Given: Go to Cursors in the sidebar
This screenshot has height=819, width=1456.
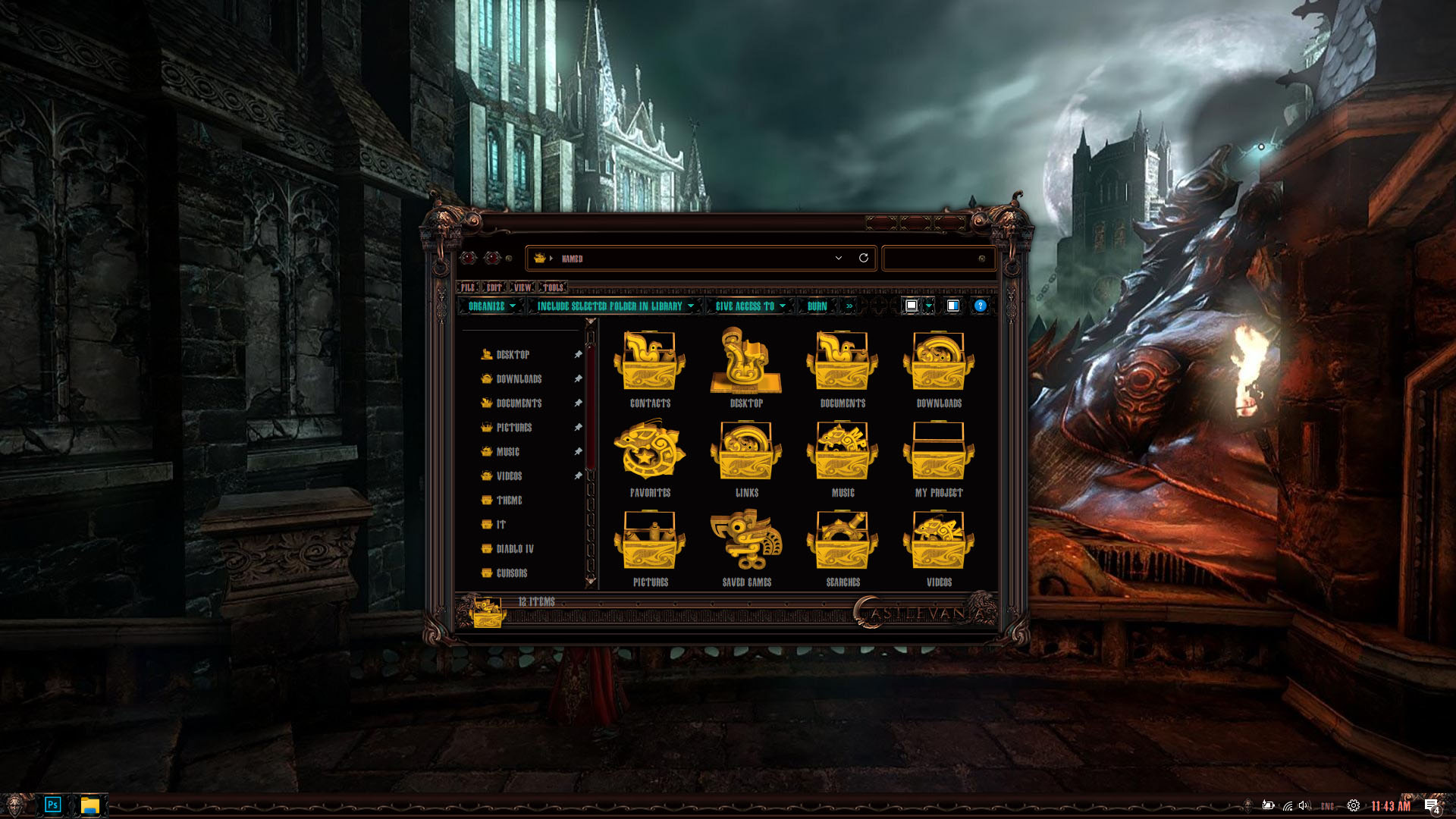Looking at the screenshot, I should [511, 573].
